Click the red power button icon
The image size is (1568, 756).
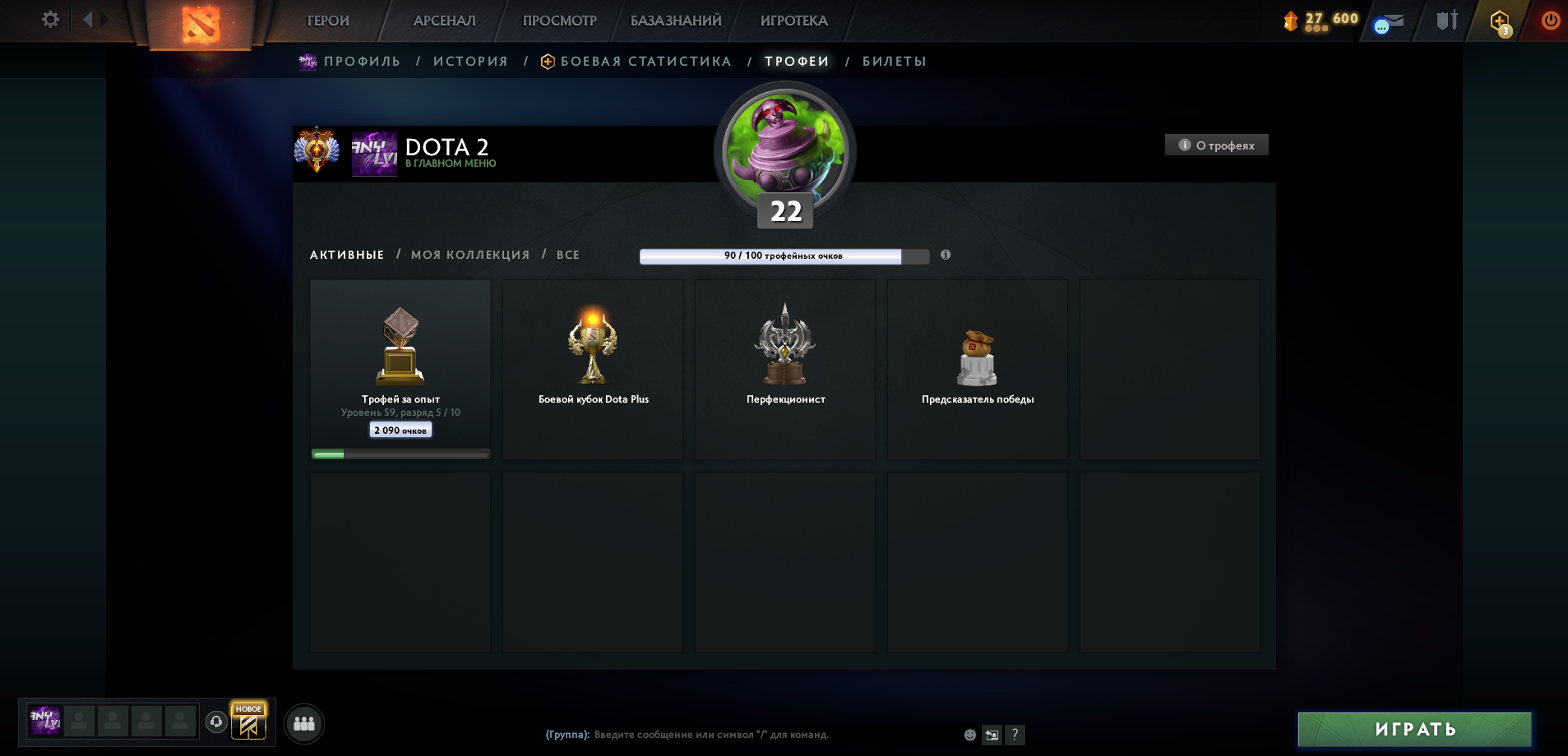1551,21
